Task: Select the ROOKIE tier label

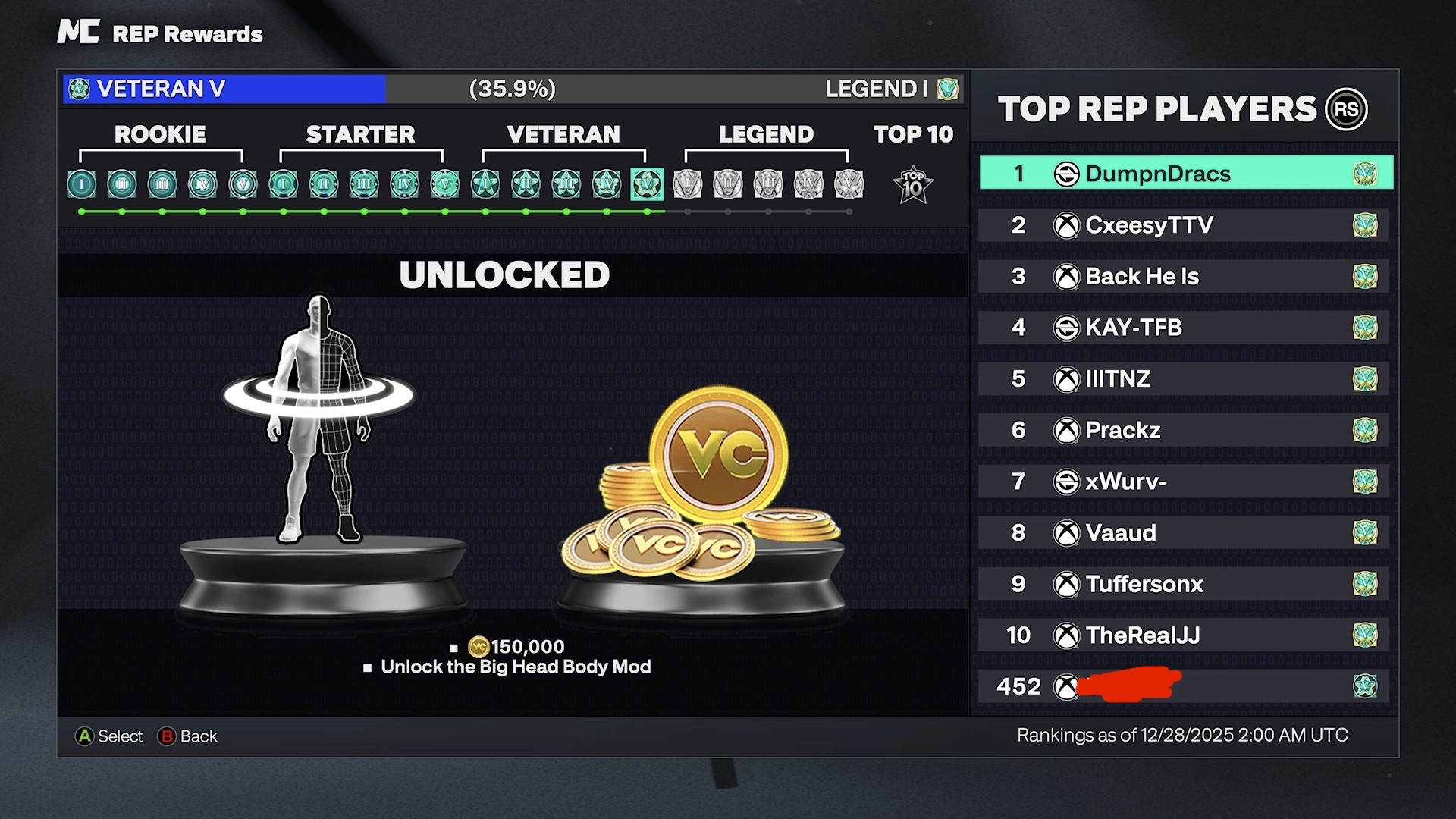Action: click(x=159, y=134)
